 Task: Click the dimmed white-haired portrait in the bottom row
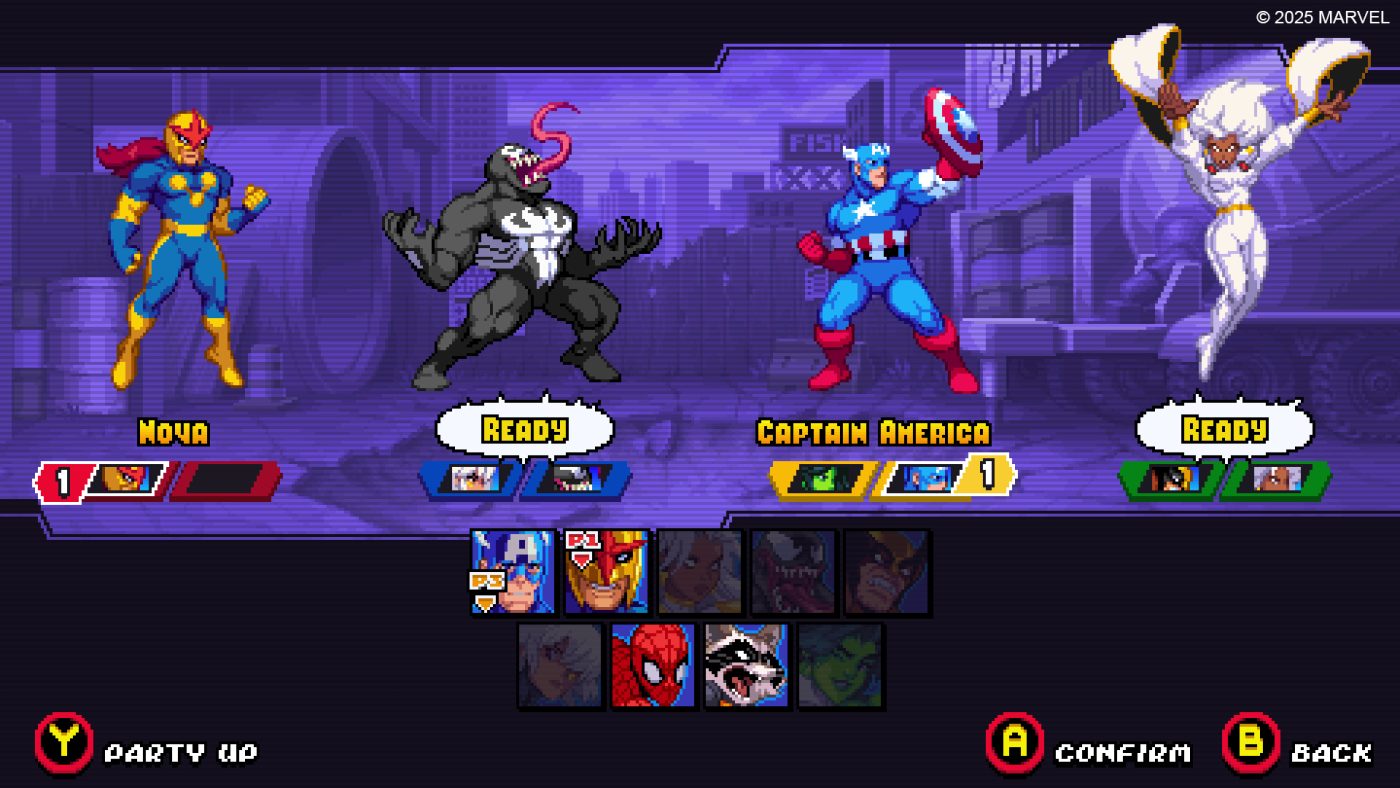[x=560, y=665]
